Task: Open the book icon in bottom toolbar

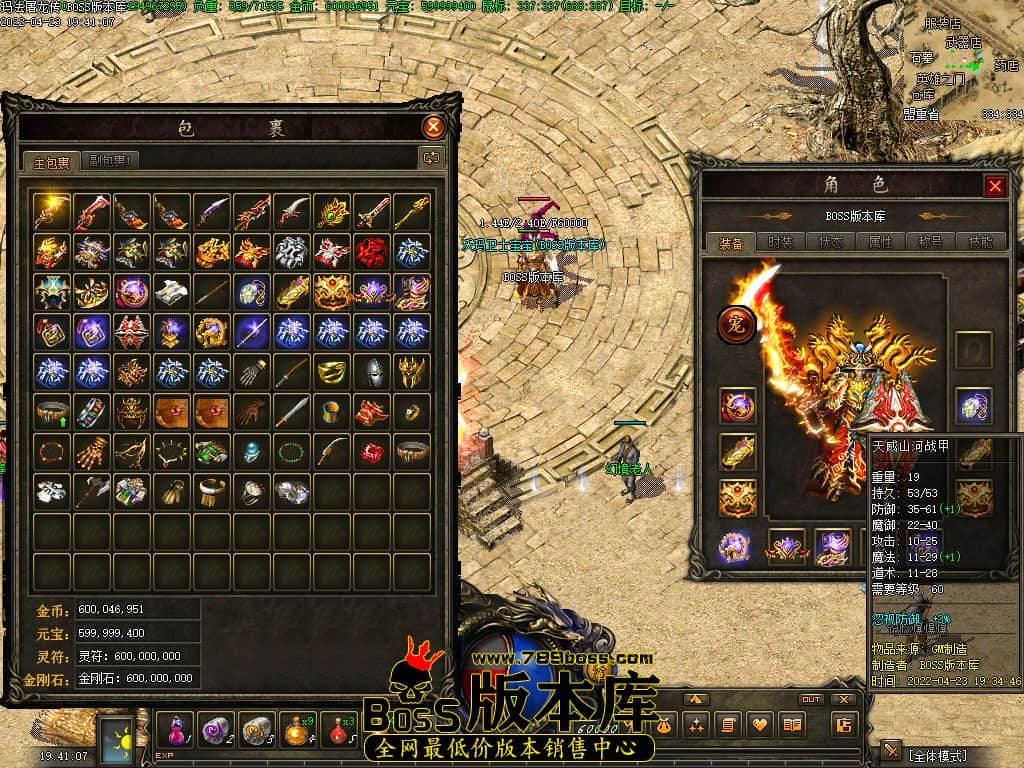Action: (x=792, y=724)
